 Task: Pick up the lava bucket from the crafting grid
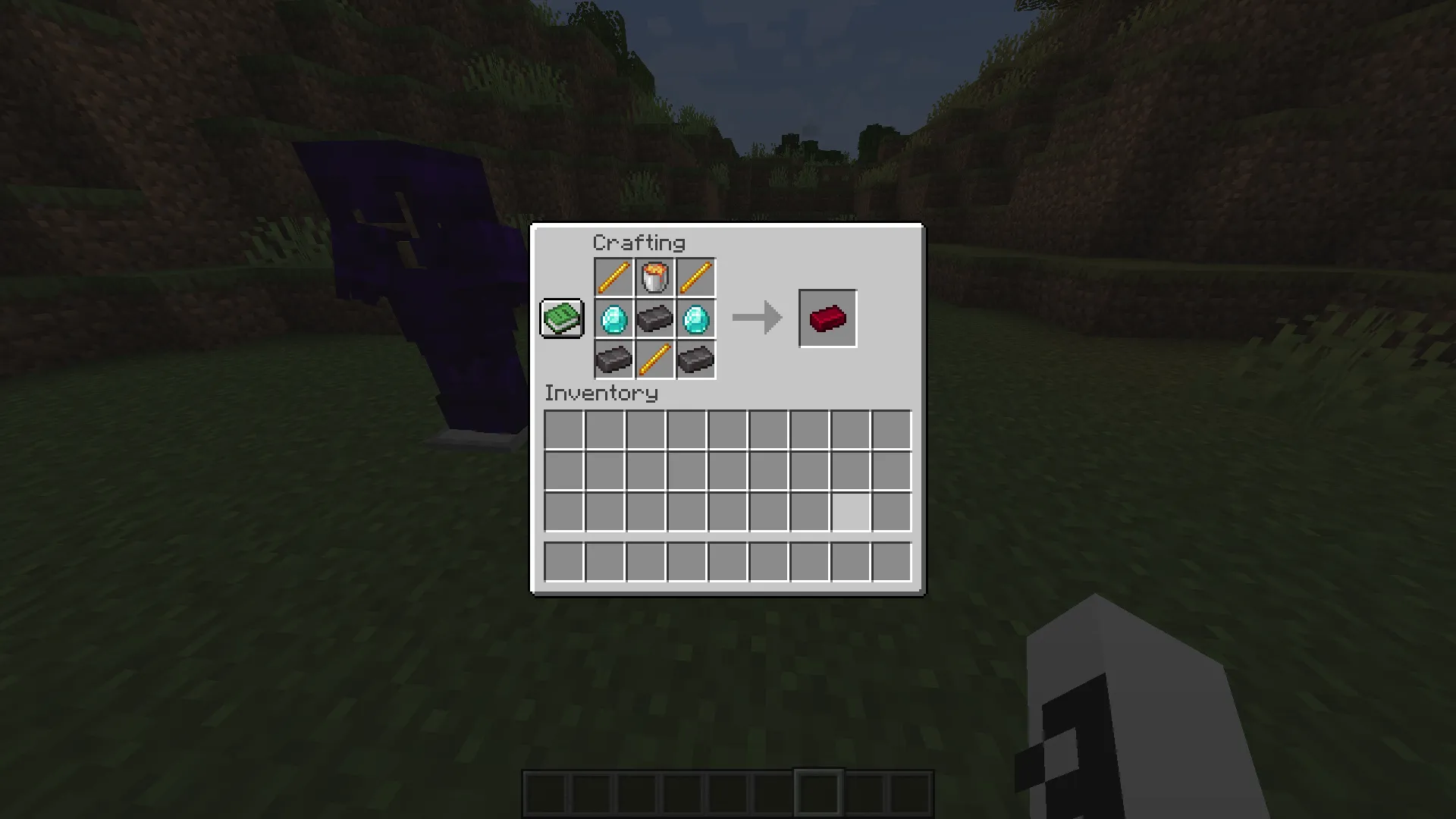[654, 277]
